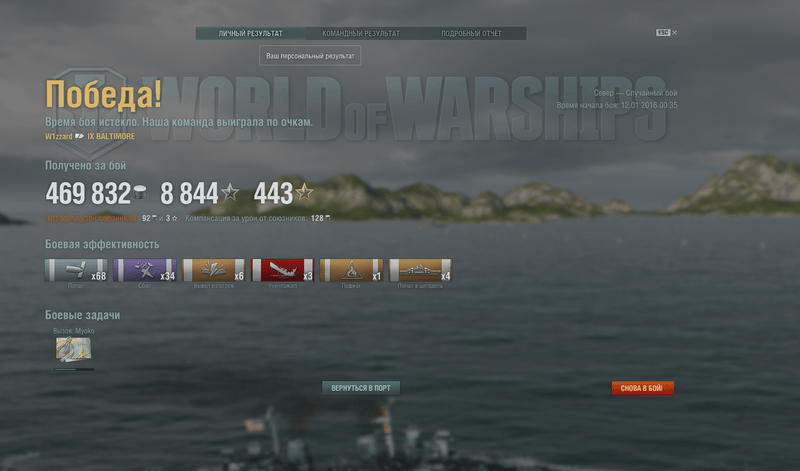Open the Myoko challenge combat mission
The image size is (800, 471).
pos(74,348)
